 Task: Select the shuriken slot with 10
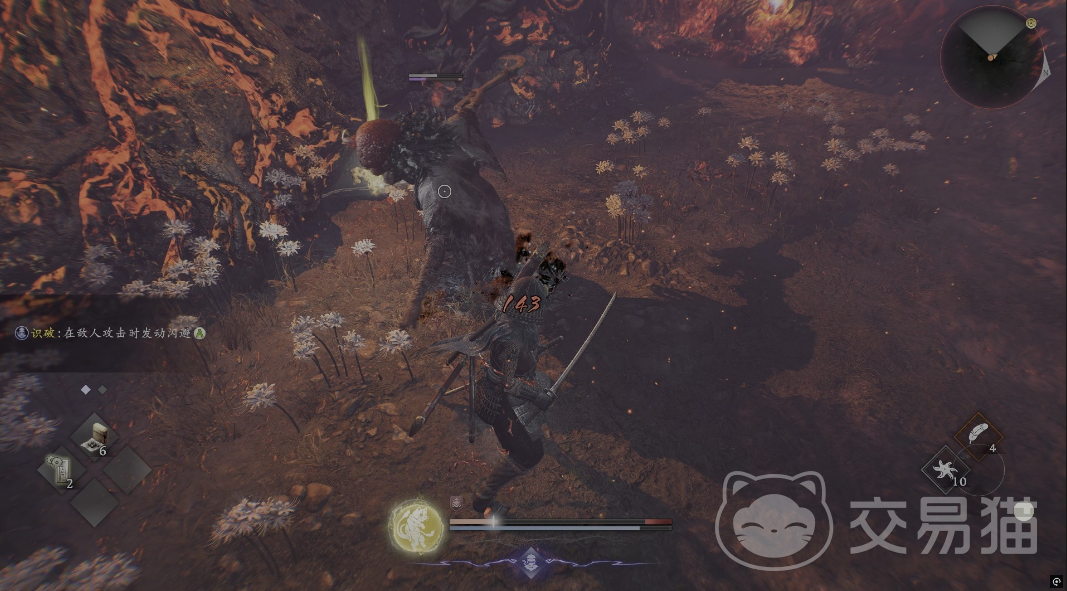[944, 469]
